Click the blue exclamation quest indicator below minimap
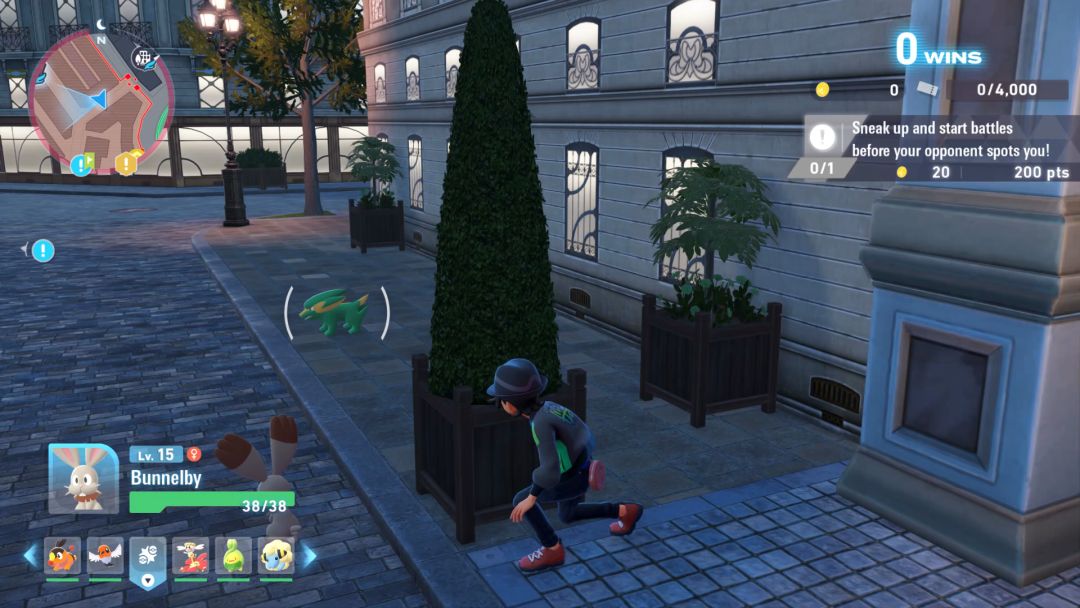1080x608 pixels. click(42, 250)
